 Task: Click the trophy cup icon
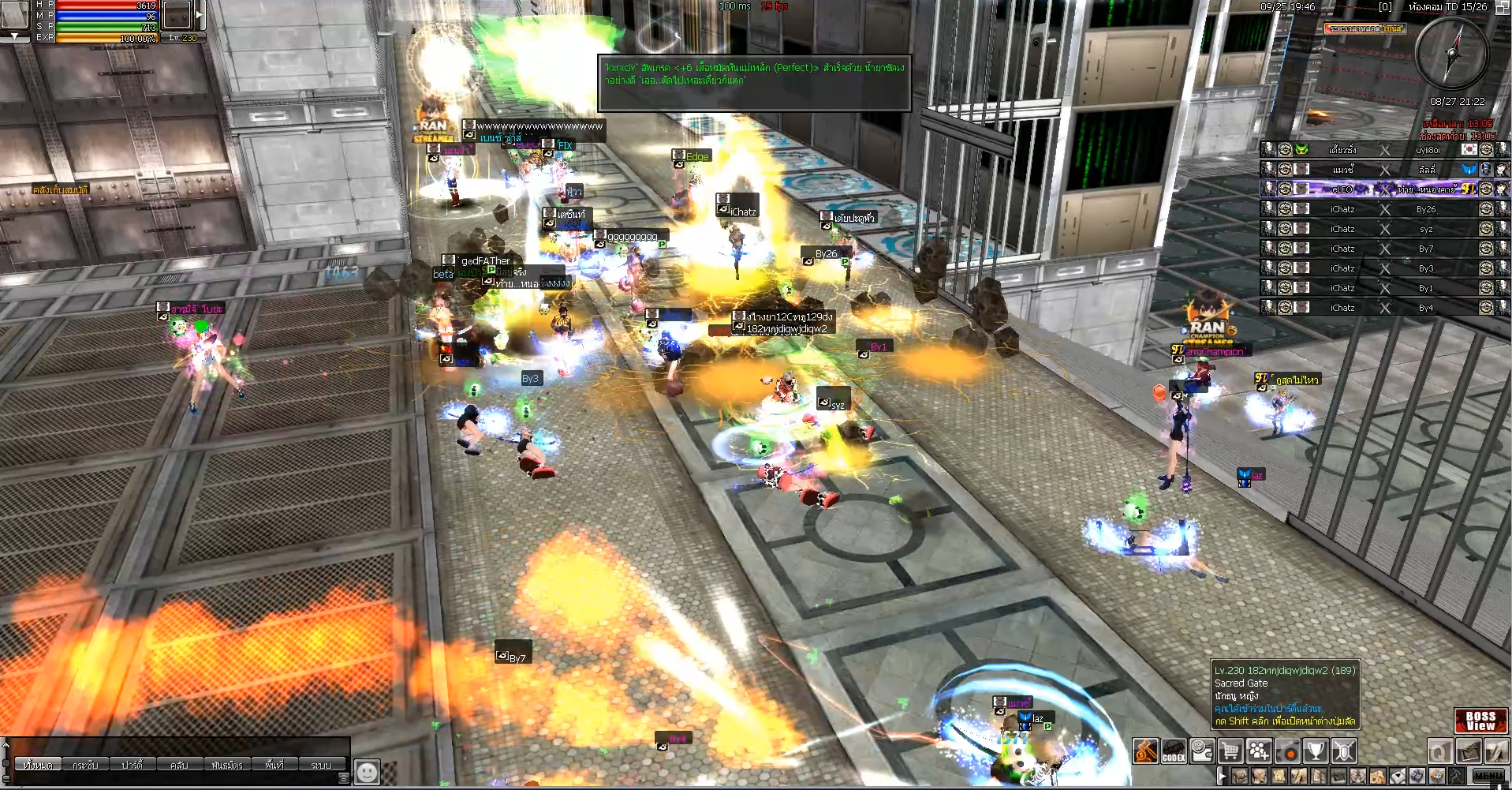click(1316, 751)
